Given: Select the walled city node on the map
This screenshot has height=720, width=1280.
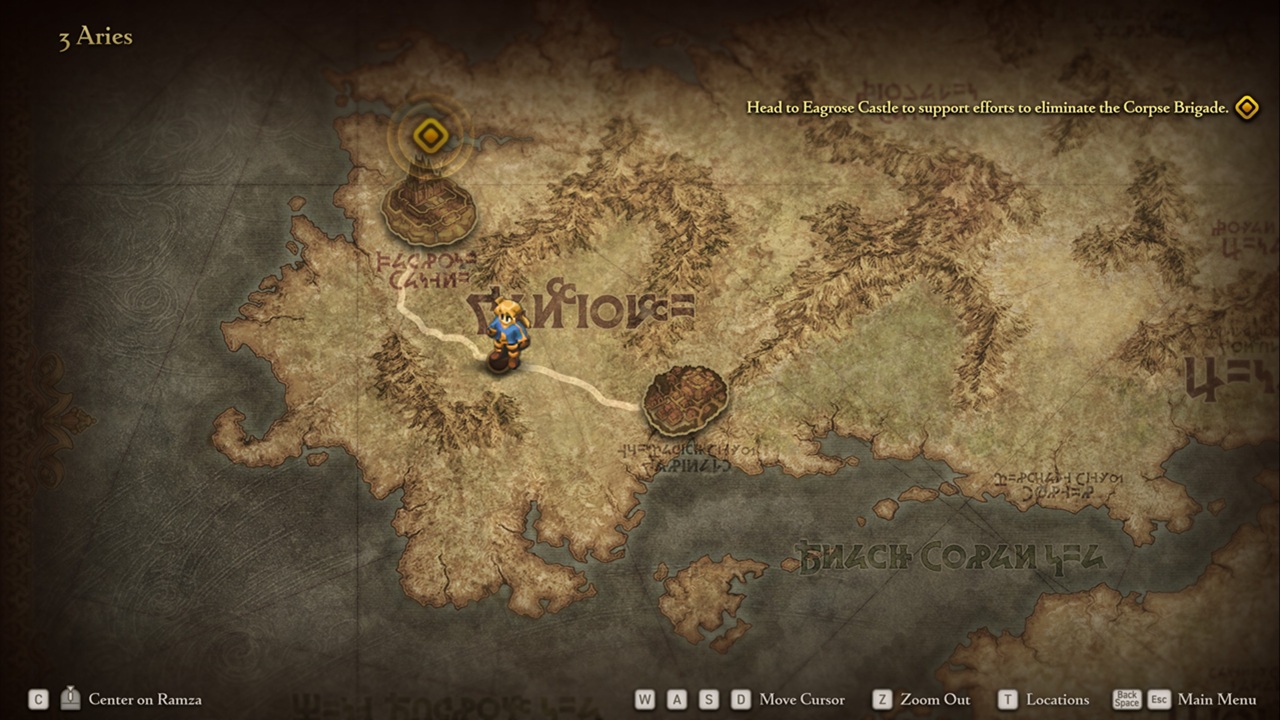Looking at the screenshot, I should point(685,399).
